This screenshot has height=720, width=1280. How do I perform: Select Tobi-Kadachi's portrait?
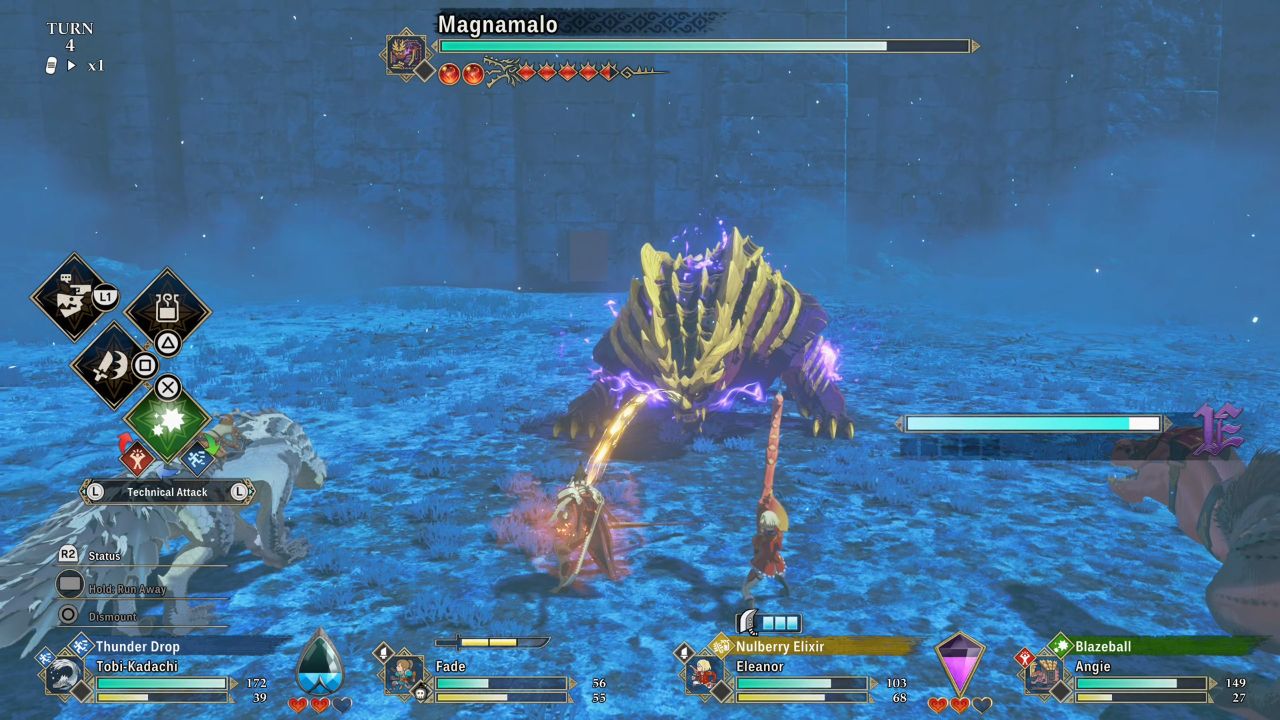click(66, 675)
